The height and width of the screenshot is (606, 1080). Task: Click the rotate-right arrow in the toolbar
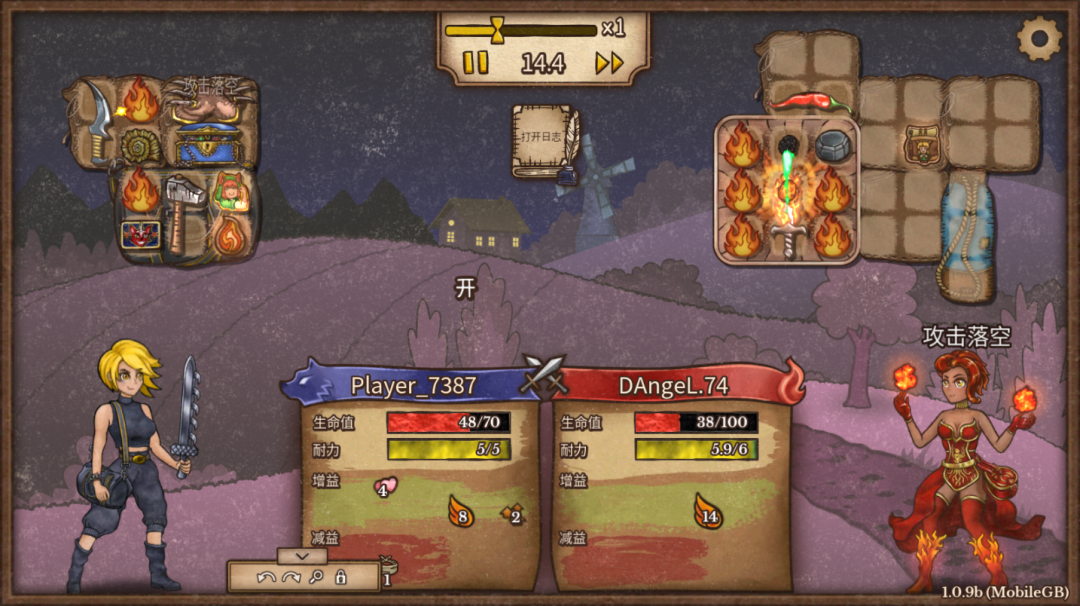pos(291,577)
